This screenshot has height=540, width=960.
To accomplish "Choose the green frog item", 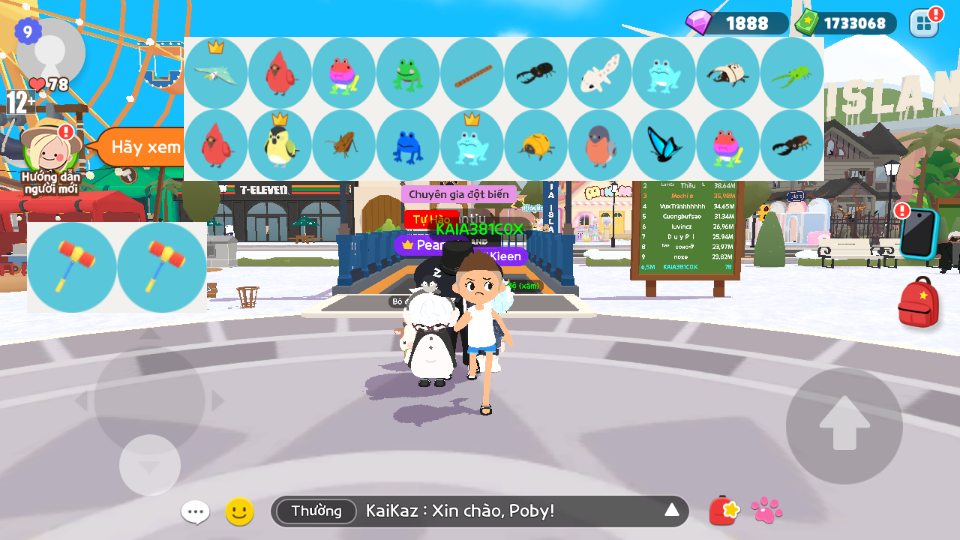I will 408,73.
